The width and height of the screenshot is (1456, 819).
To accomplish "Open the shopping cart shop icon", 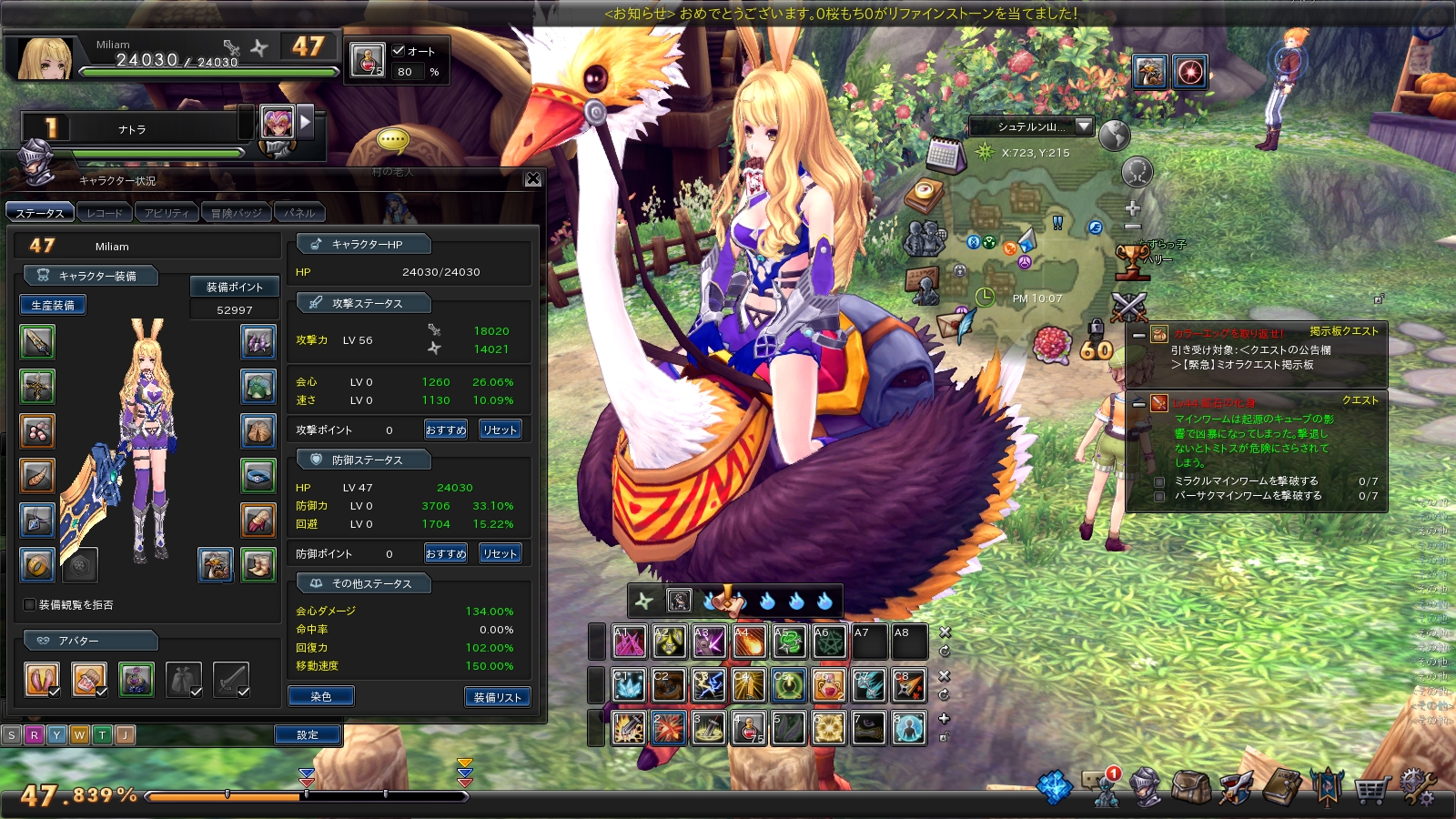I will click(x=1370, y=788).
